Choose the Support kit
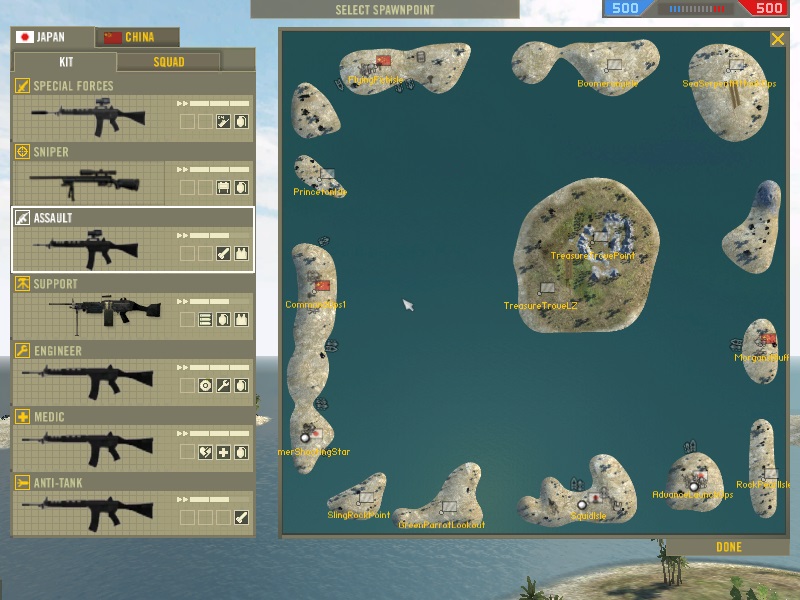 pyautogui.click(x=132, y=307)
